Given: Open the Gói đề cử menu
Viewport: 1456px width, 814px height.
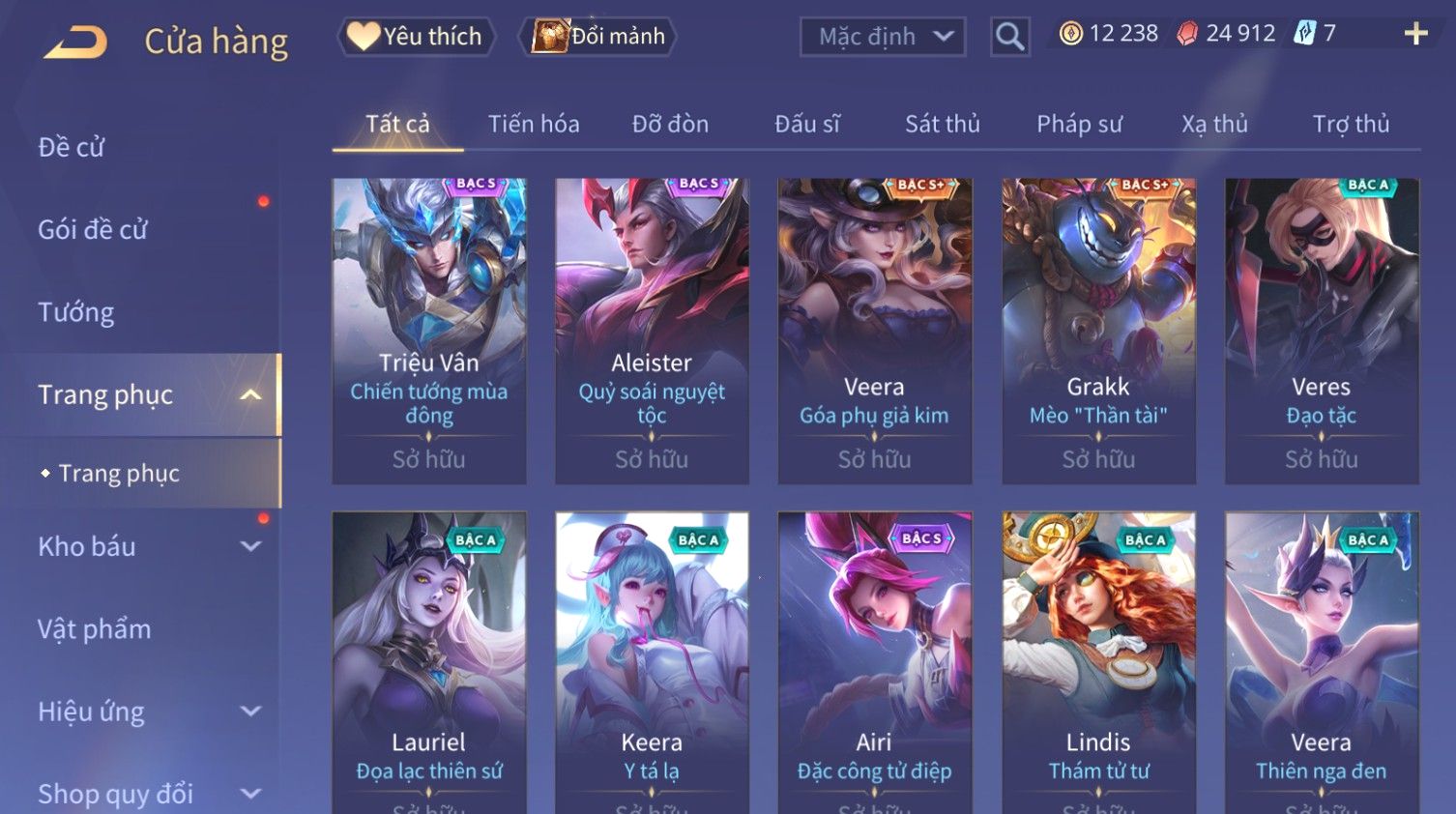Looking at the screenshot, I should [93, 229].
